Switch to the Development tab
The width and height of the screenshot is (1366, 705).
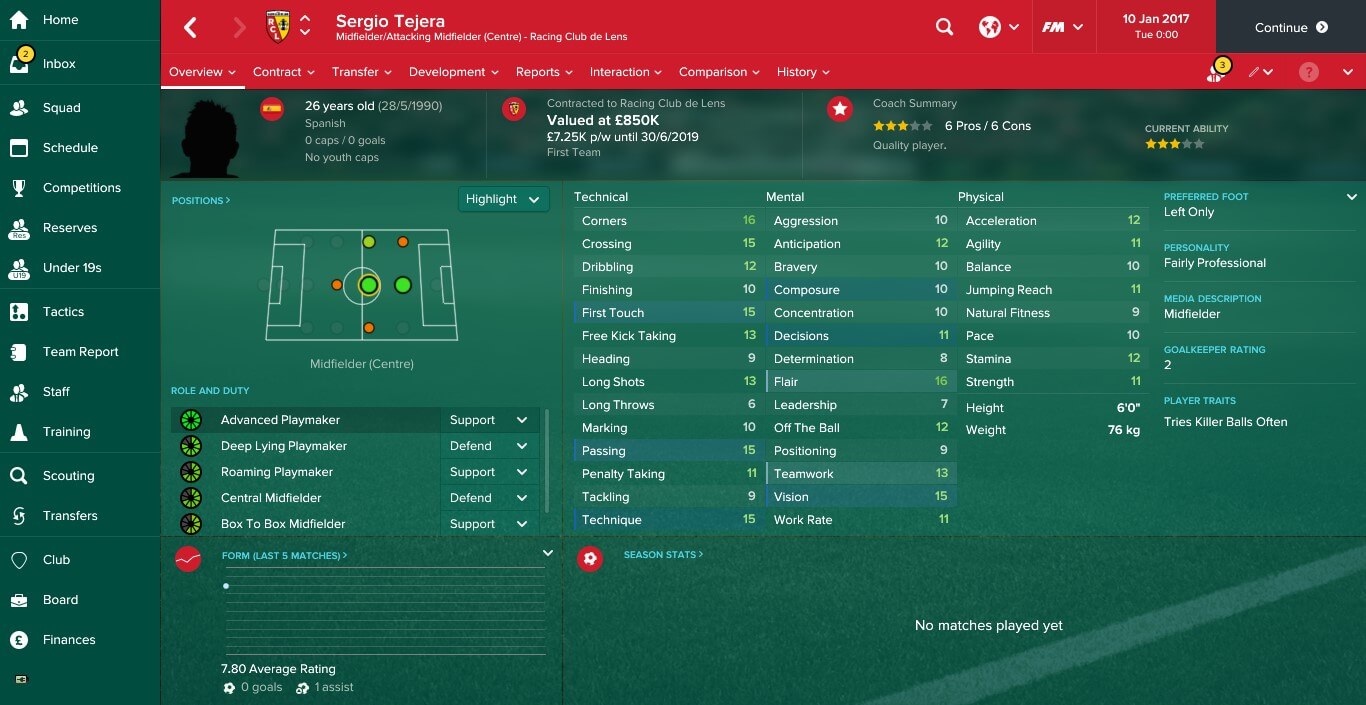click(x=453, y=72)
